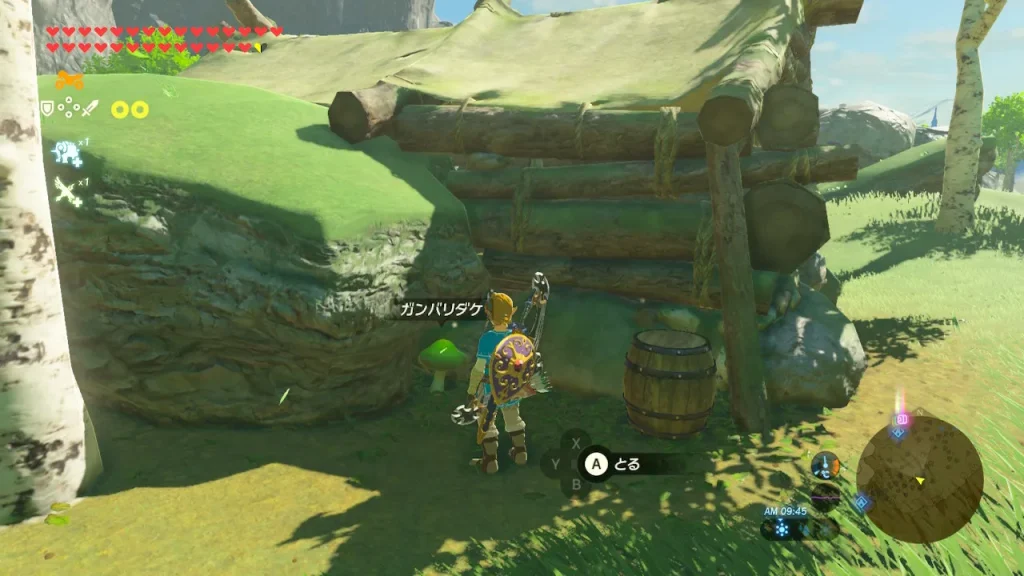Screen dimensions: 1024x576
Task: Activate the blue elephant champion ability
Action: tap(67, 153)
